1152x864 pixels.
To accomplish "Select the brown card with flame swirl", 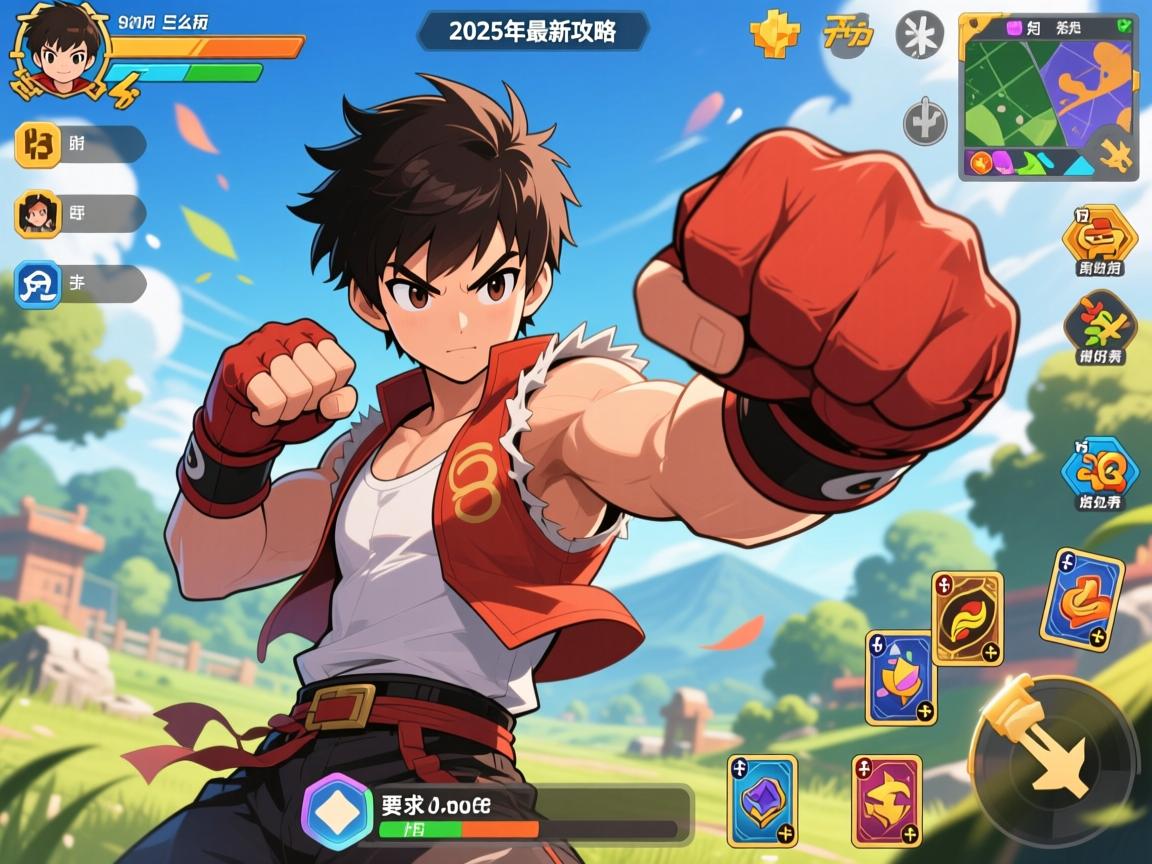I will pos(967,619).
